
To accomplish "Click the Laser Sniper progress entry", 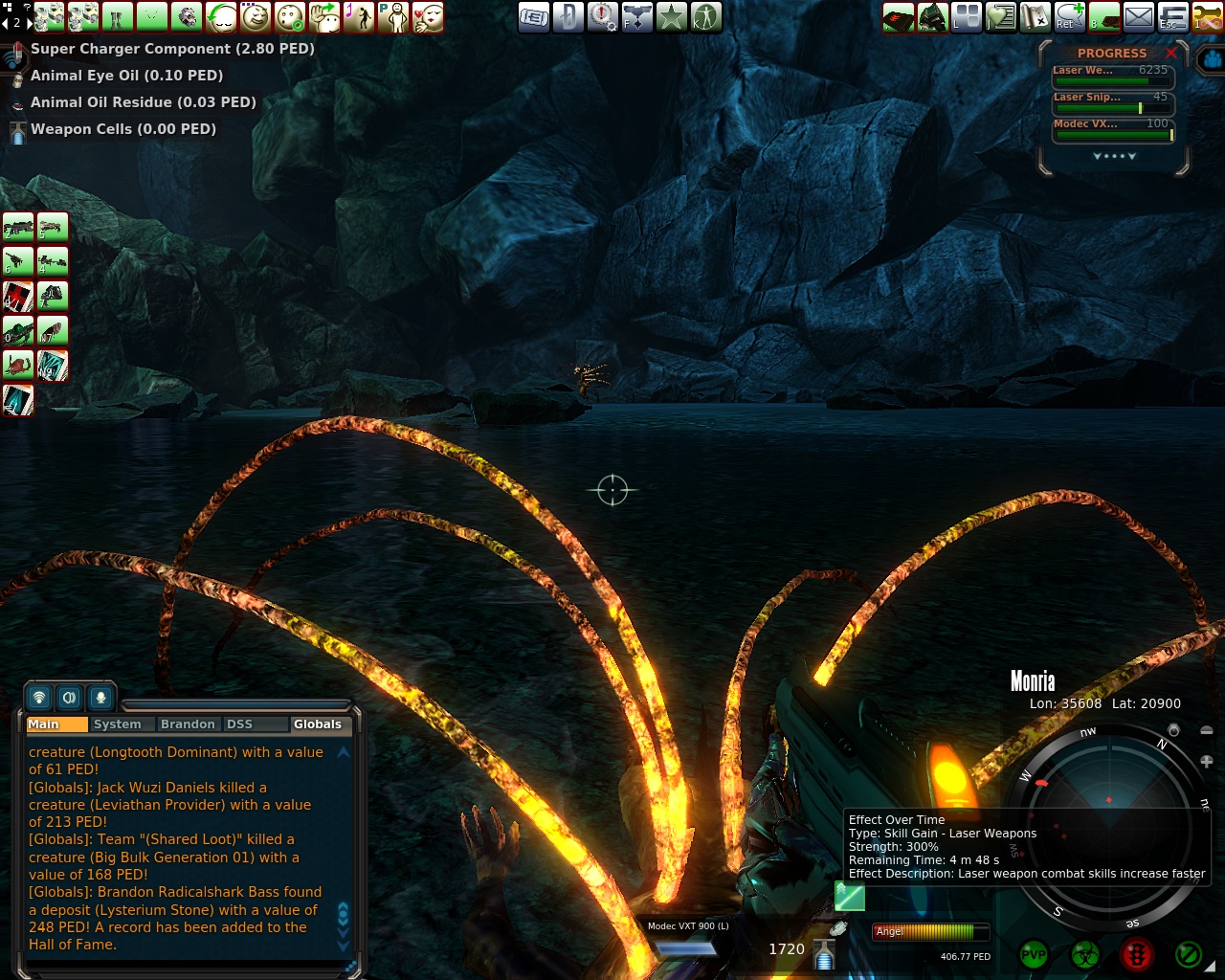I will coord(1112,102).
